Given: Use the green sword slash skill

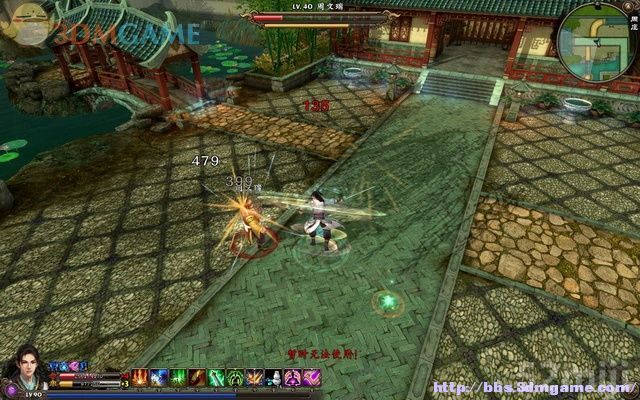Looking at the screenshot, I should tap(216, 377).
